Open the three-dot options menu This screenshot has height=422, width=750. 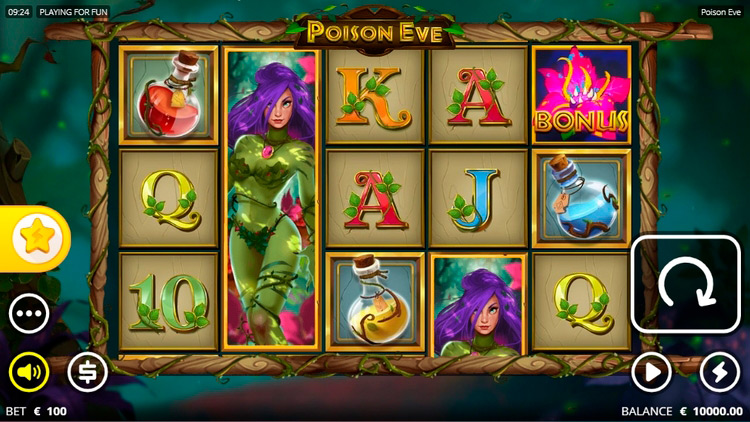coord(29,314)
